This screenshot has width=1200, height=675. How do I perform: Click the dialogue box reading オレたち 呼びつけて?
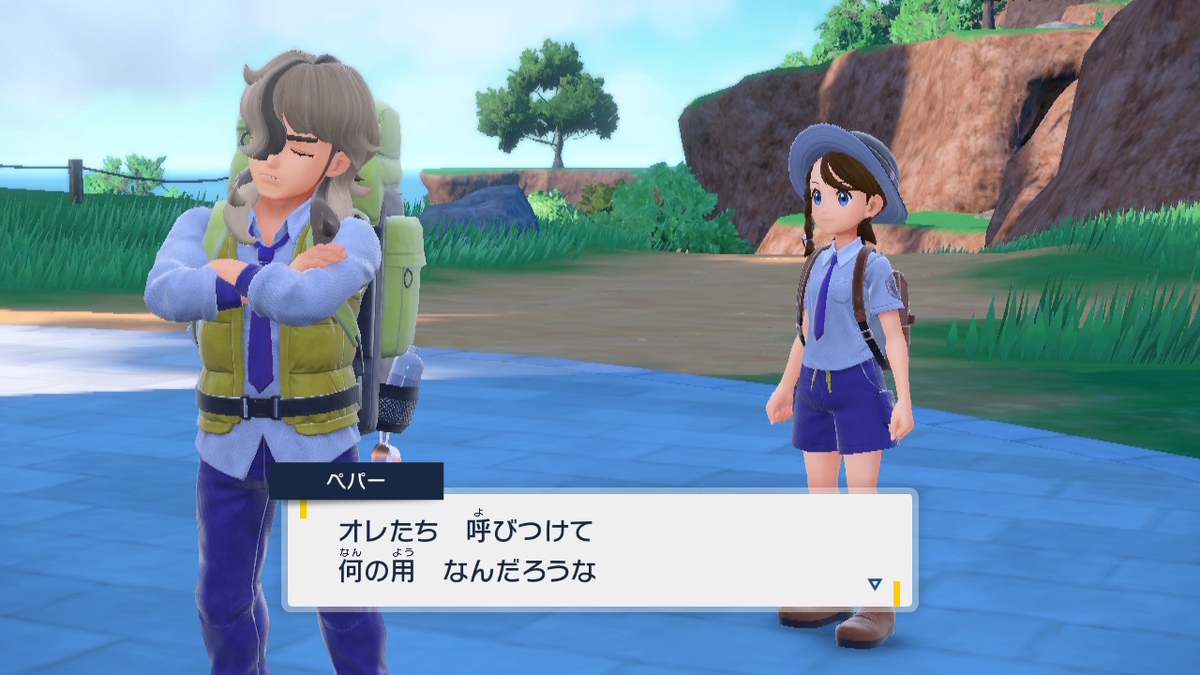click(x=600, y=549)
